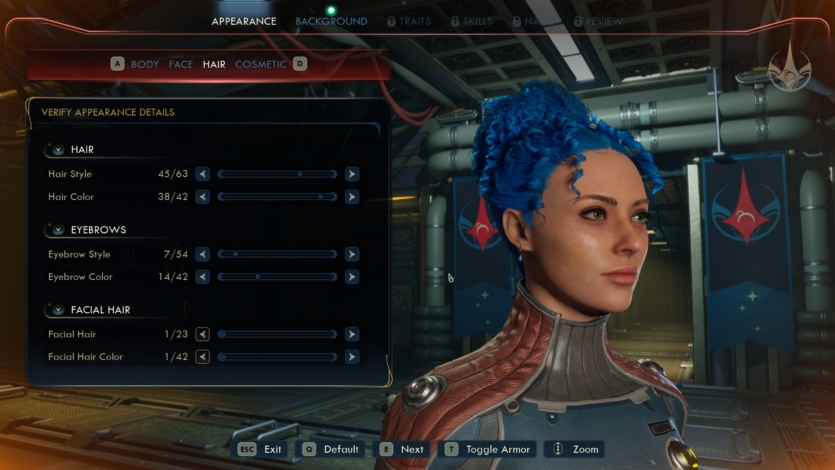Select the Hair sub-tab
This screenshot has width=835, height=470.
(x=214, y=64)
